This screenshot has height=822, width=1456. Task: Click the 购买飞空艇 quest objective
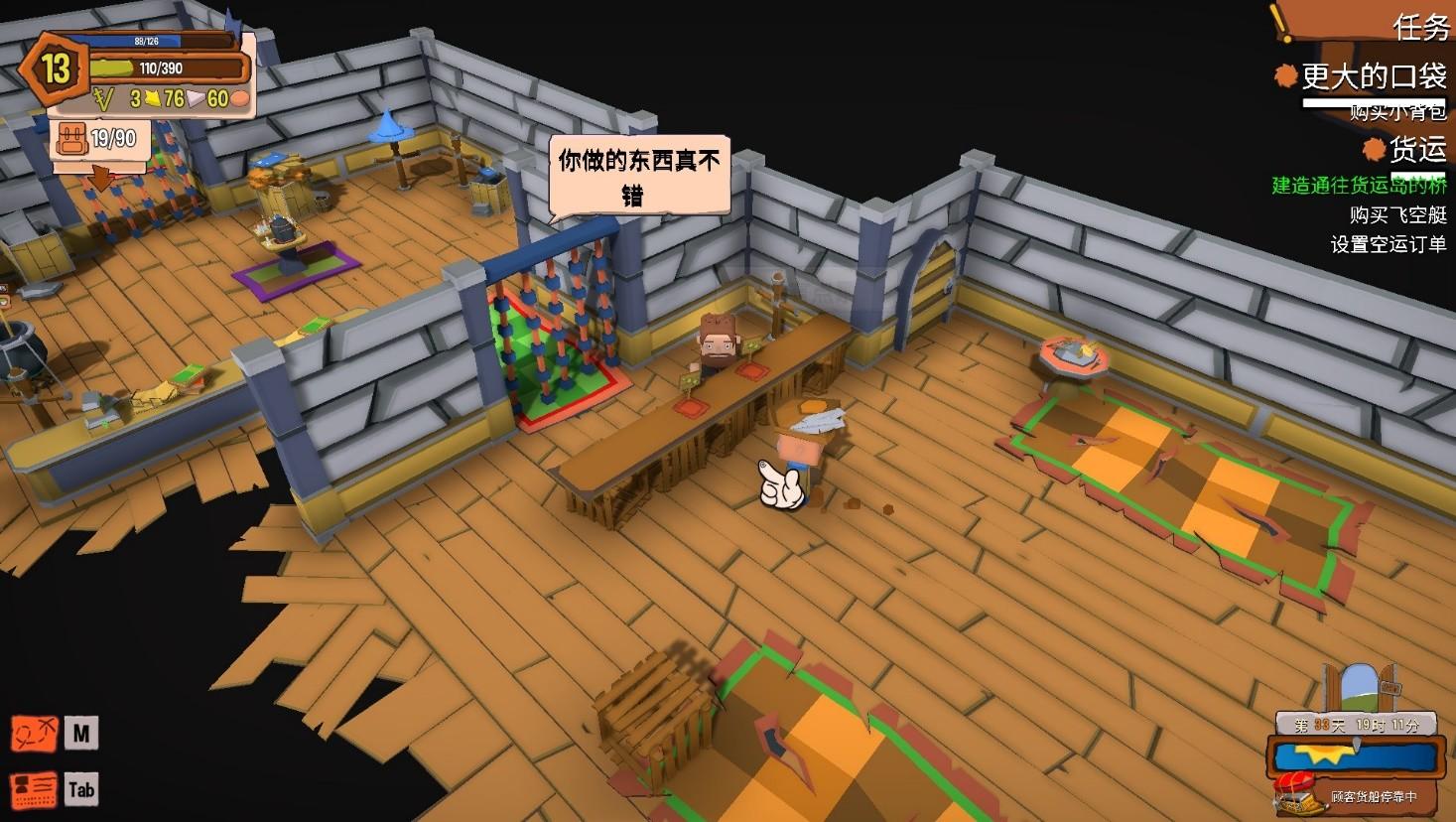pyautogui.click(x=1398, y=212)
